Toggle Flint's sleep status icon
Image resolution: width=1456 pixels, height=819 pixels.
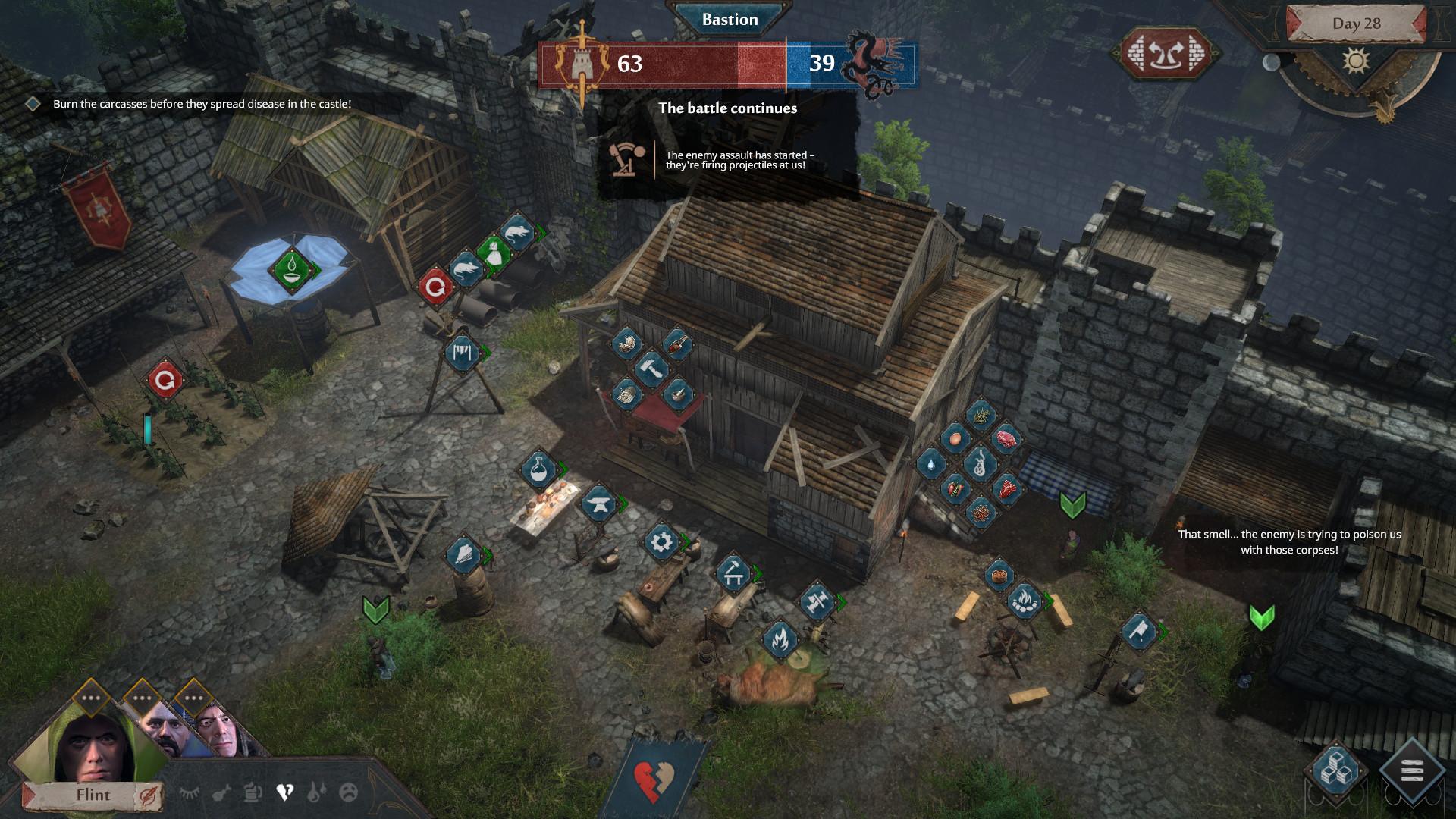pyautogui.click(x=190, y=792)
